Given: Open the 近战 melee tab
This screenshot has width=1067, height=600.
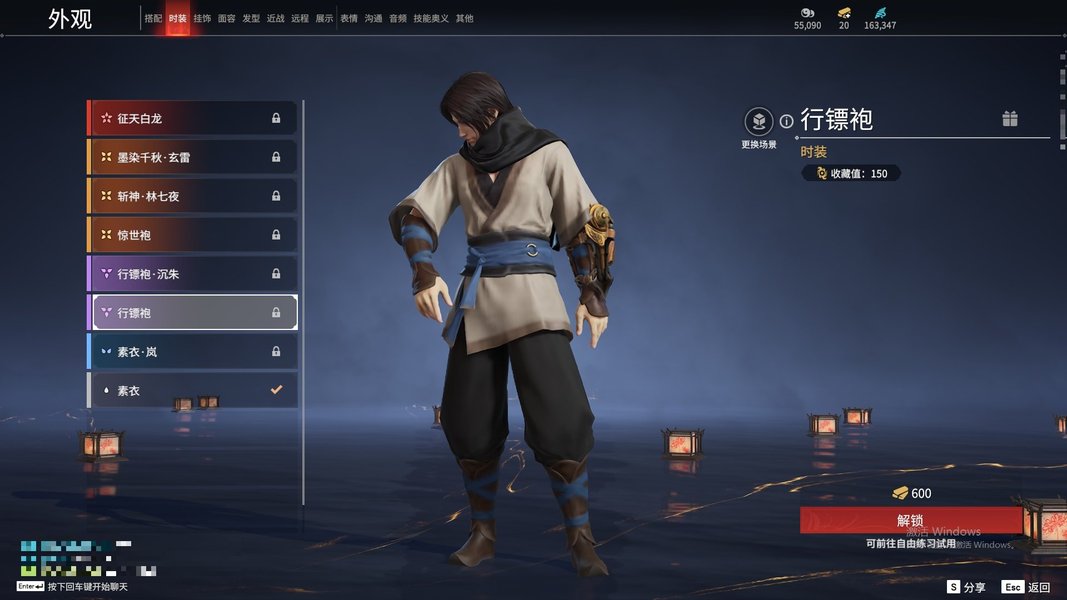Looking at the screenshot, I should click(276, 19).
